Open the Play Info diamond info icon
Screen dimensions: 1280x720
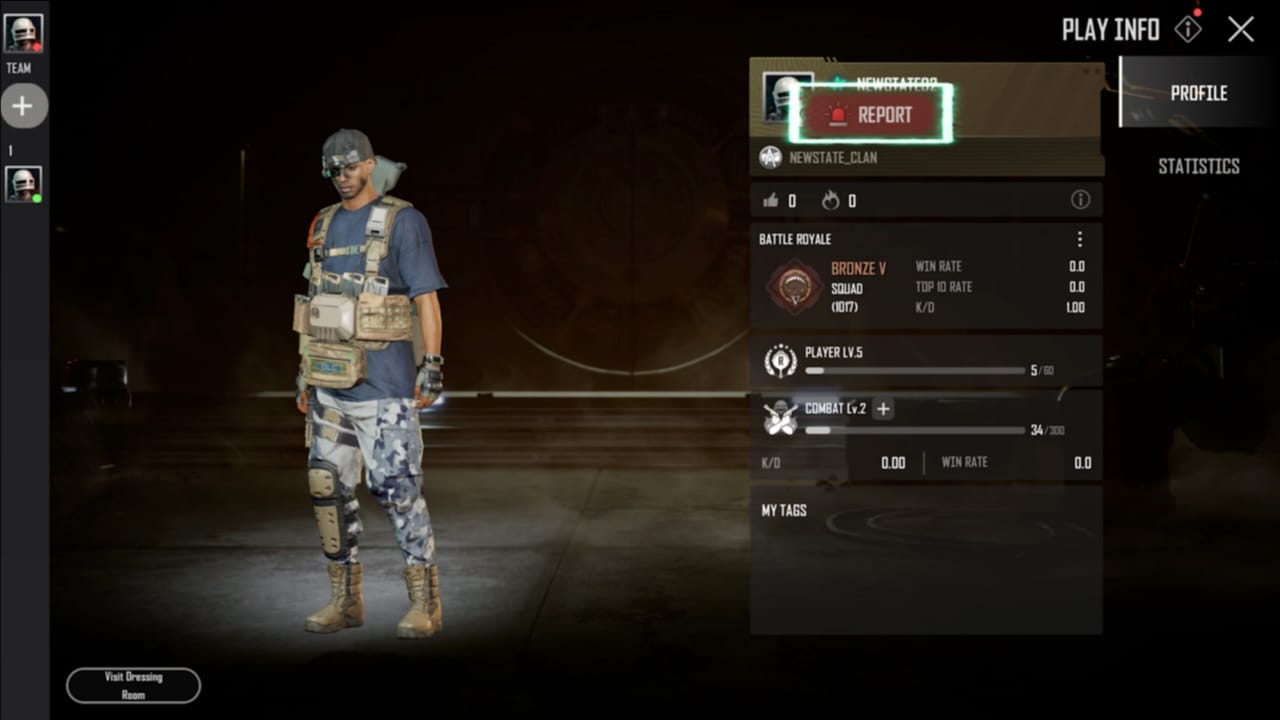1187,29
